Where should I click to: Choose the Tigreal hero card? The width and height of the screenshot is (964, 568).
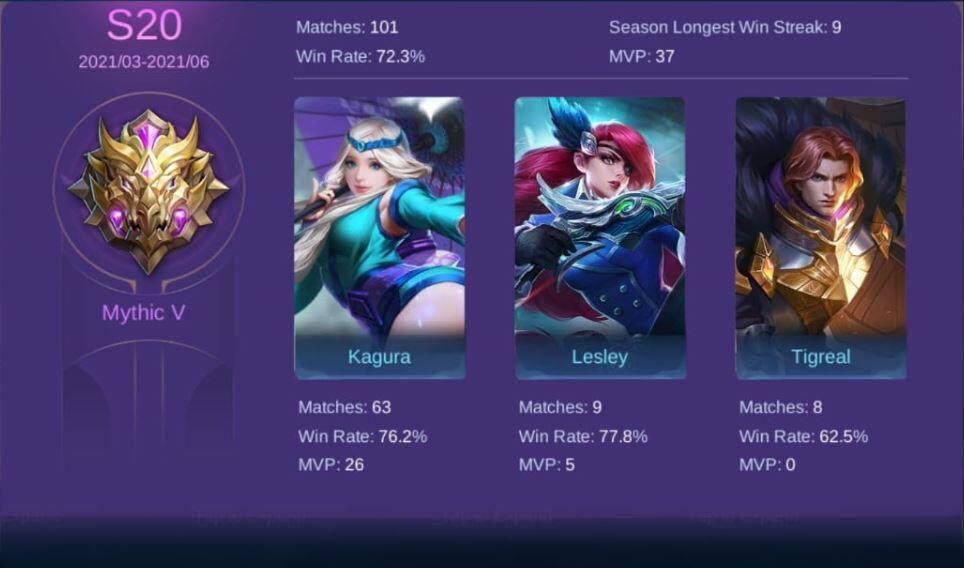pos(820,237)
